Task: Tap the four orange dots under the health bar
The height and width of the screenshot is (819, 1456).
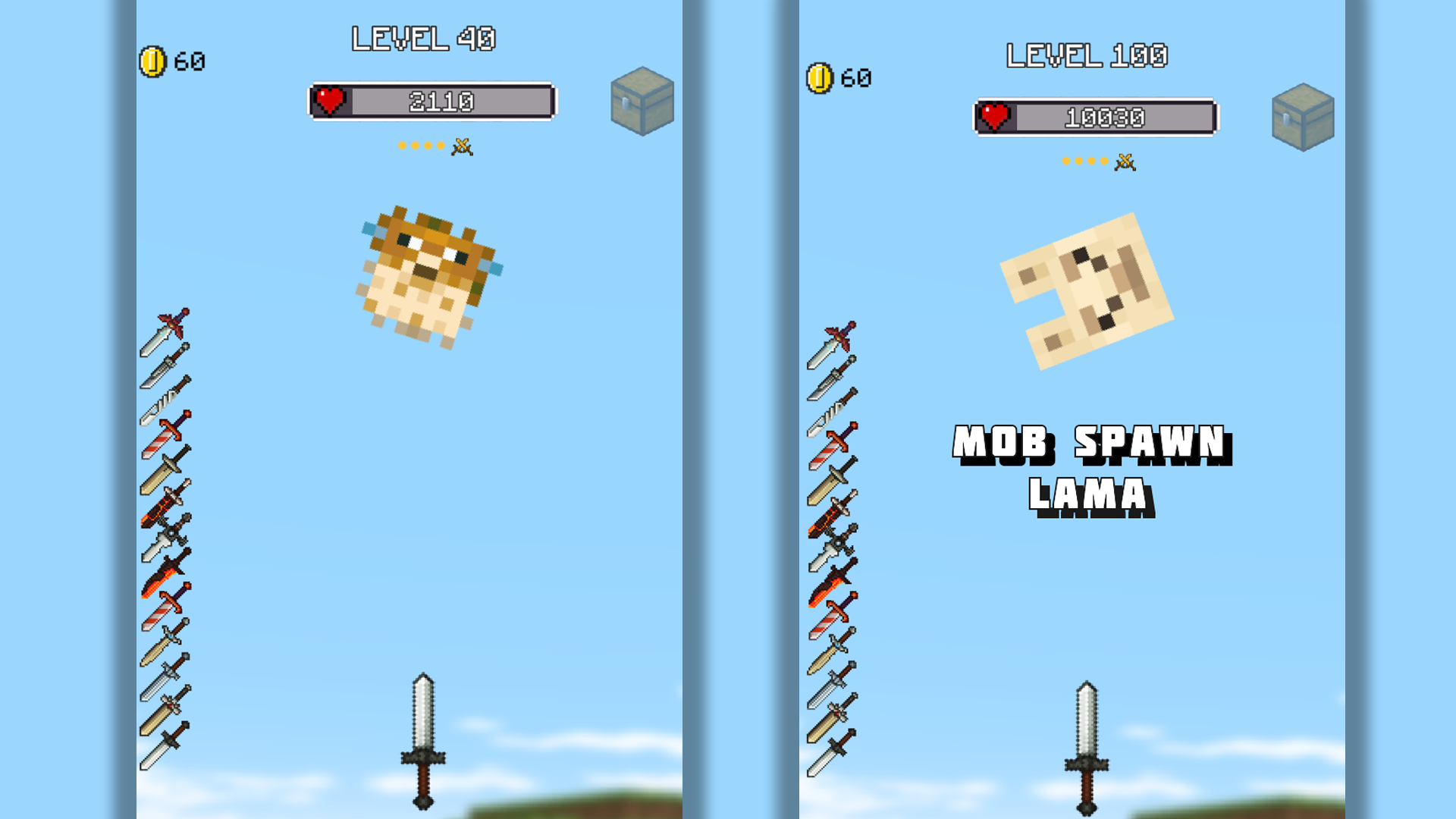Action: click(421, 146)
